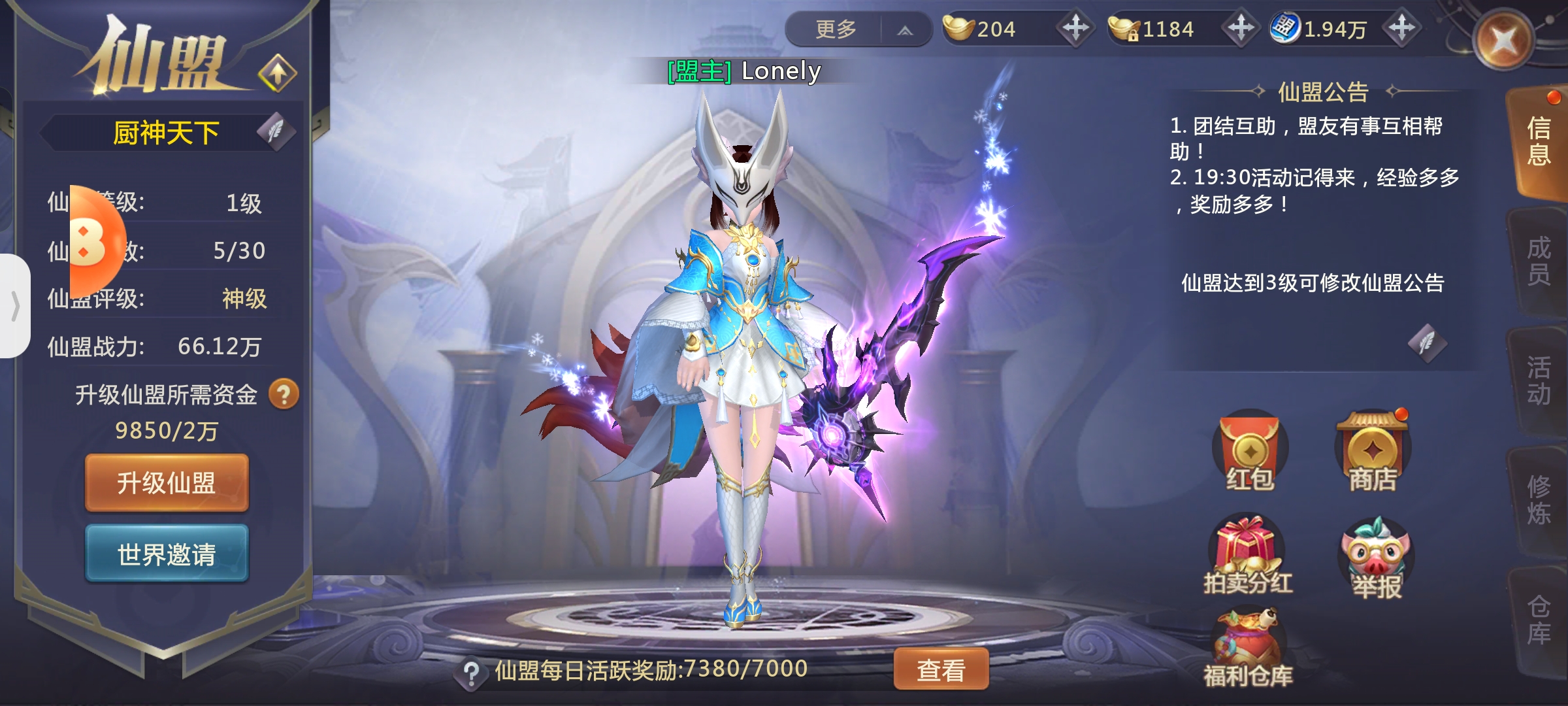Edit the guild name 厨神天下
Image resolution: width=1568 pixels, height=706 pixels.
276,131
